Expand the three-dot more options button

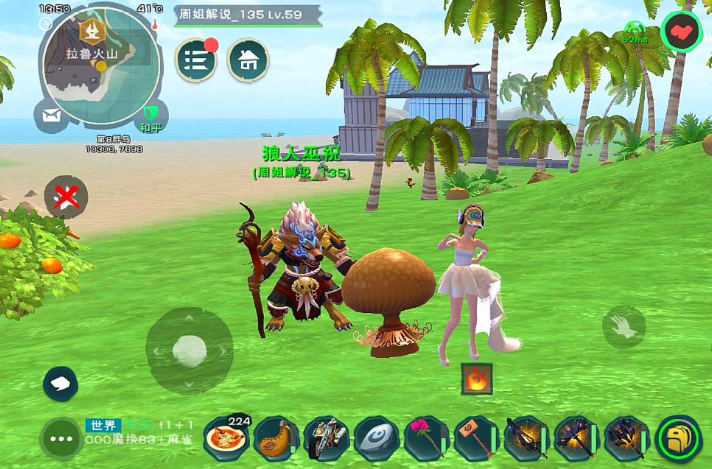61,438
